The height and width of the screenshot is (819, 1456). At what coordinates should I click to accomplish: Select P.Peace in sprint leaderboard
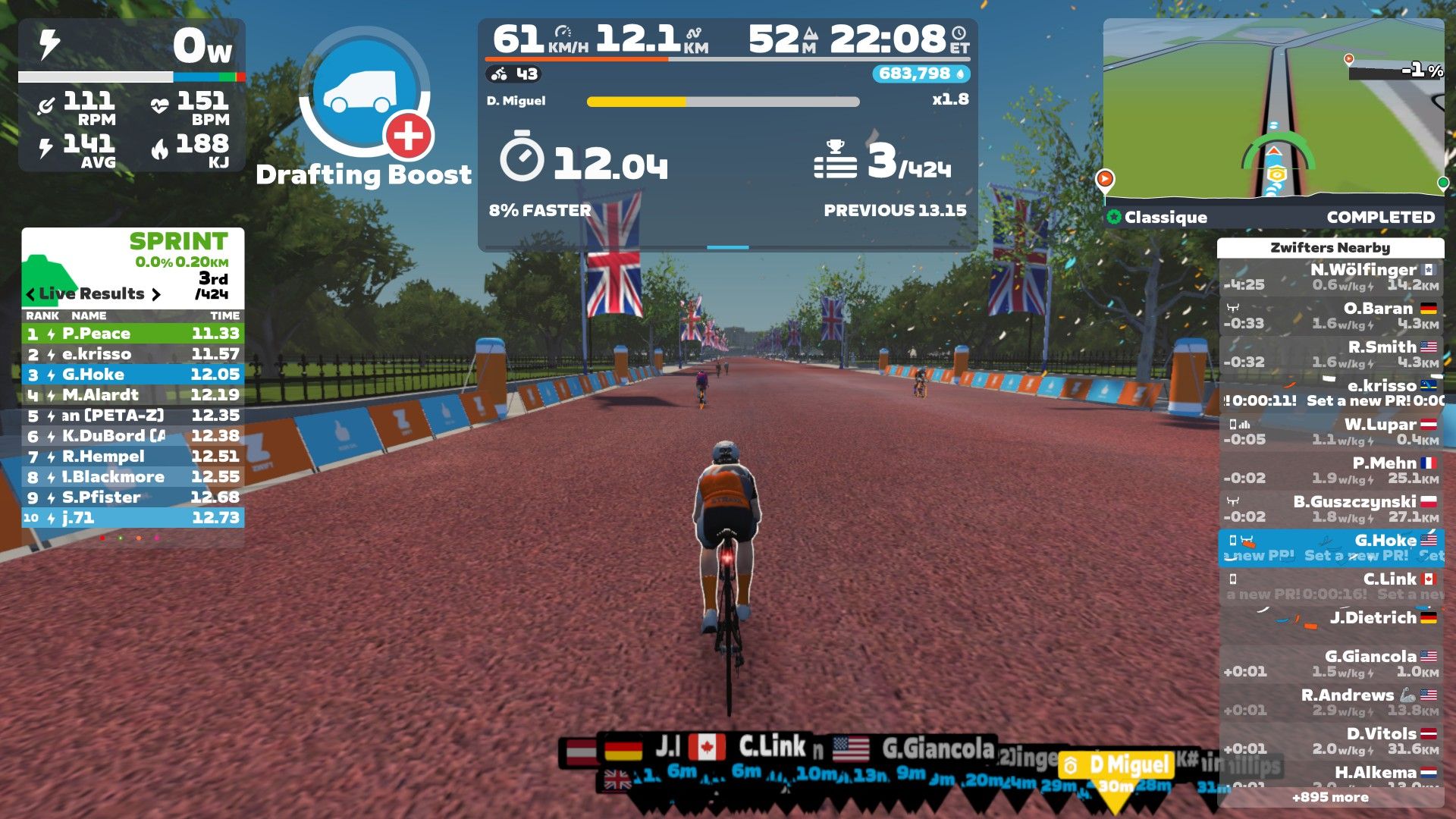coord(133,334)
